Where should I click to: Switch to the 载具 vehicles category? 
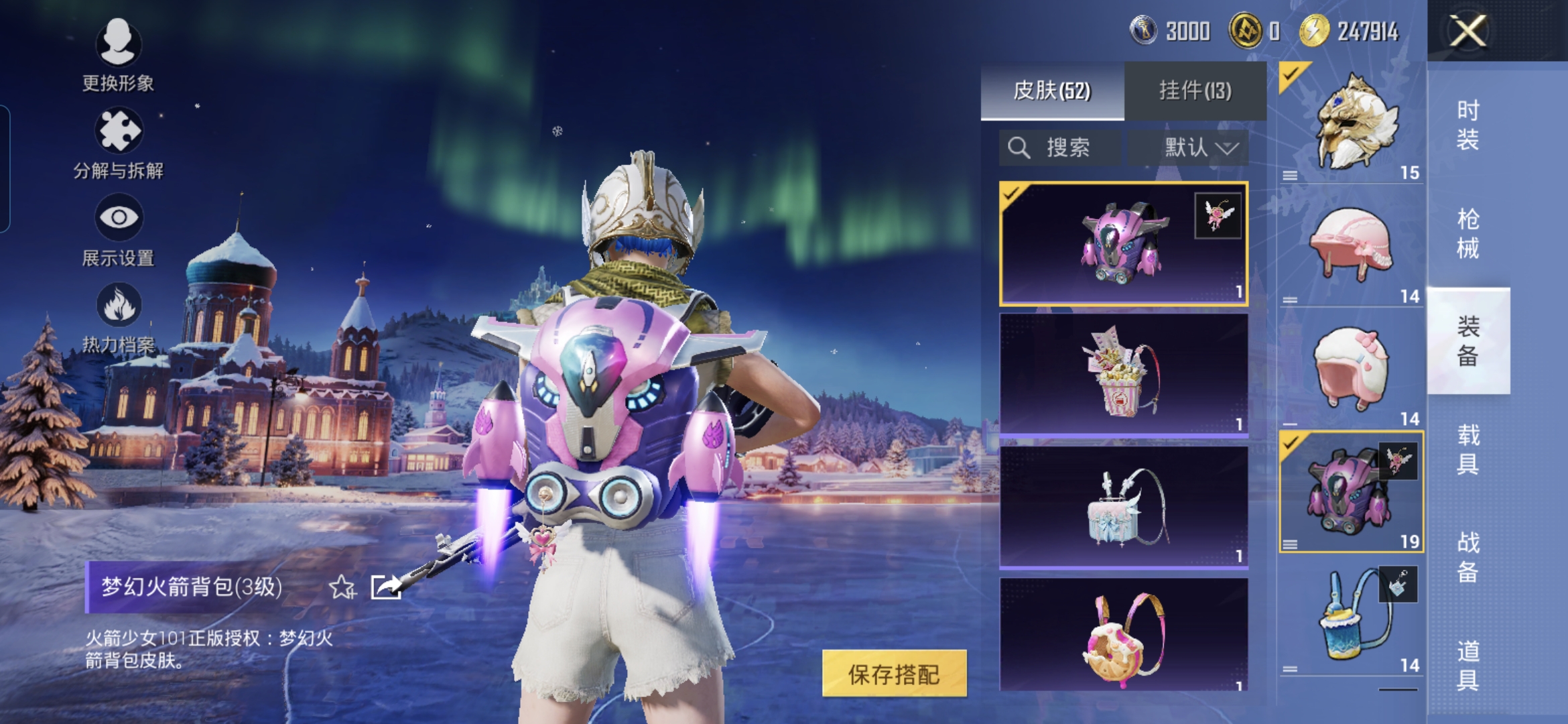pos(1467,449)
